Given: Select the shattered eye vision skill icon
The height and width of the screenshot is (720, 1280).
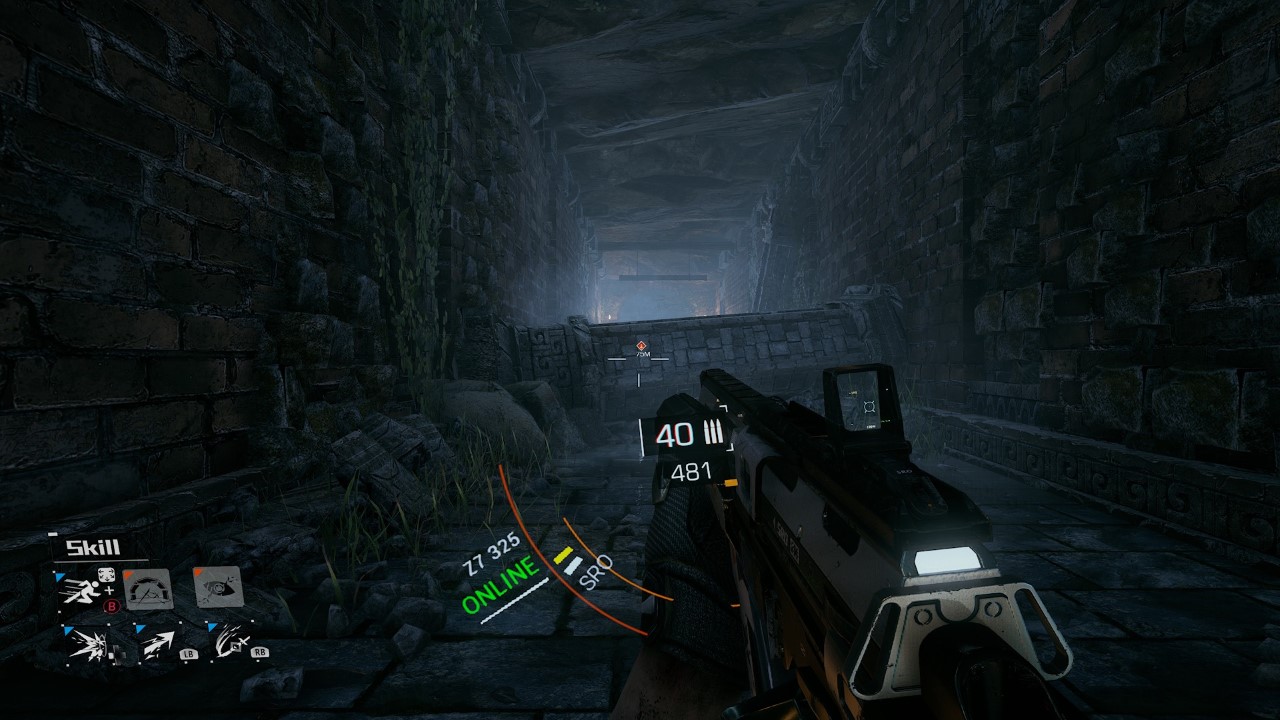Looking at the screenshot, I should tap(219, 589).
